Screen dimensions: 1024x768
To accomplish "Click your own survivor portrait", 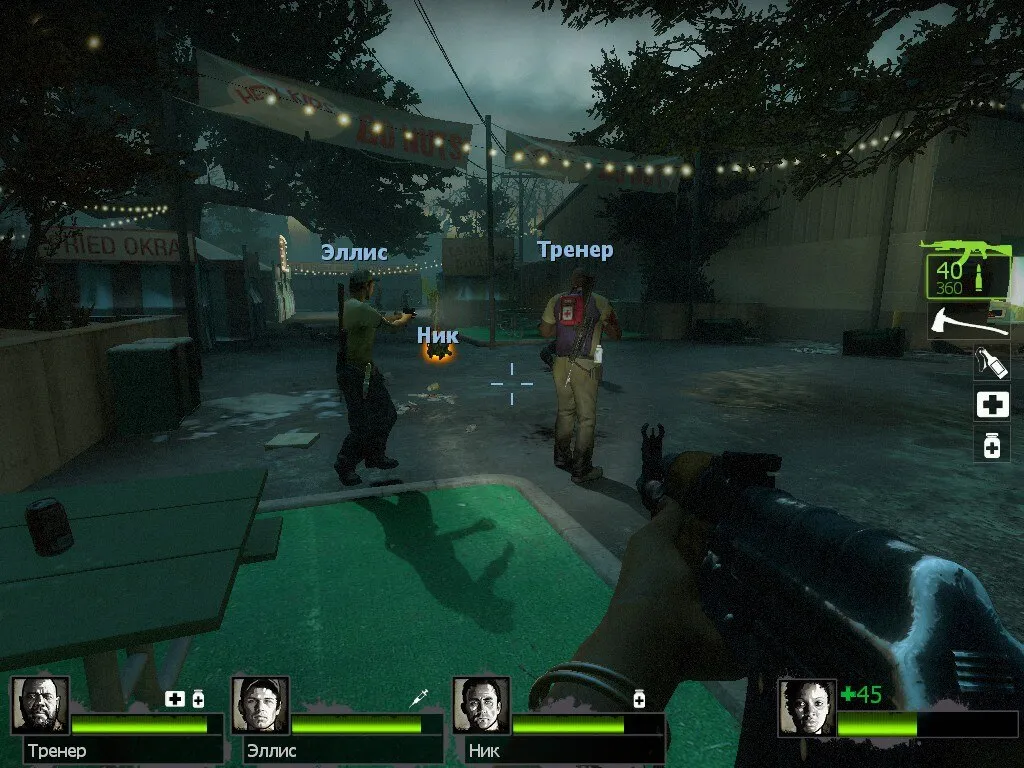I will 806,708.
